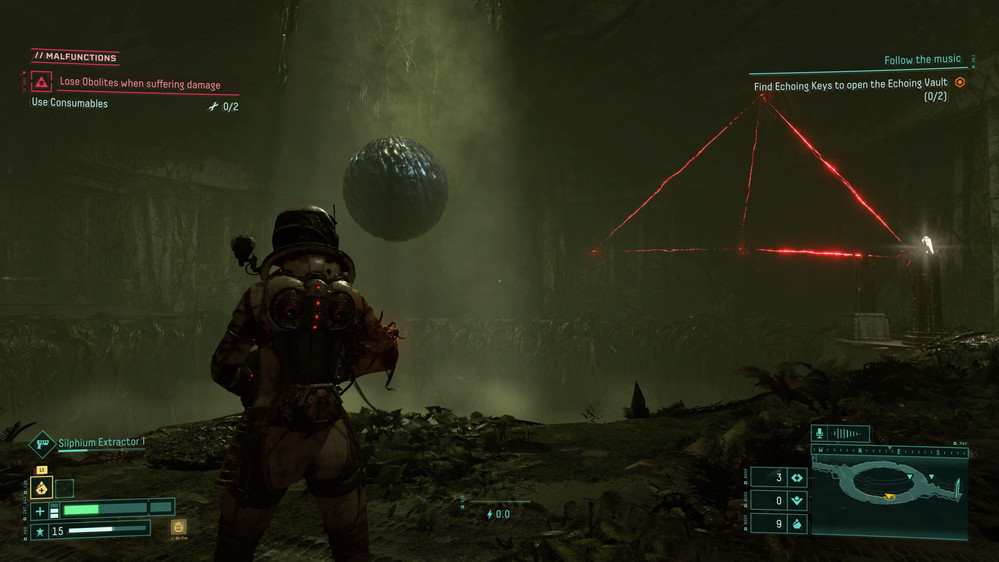This screenshot has height=562, width=999.
Task: Click the orange player marker on minimap
Action: pos(887,496)
